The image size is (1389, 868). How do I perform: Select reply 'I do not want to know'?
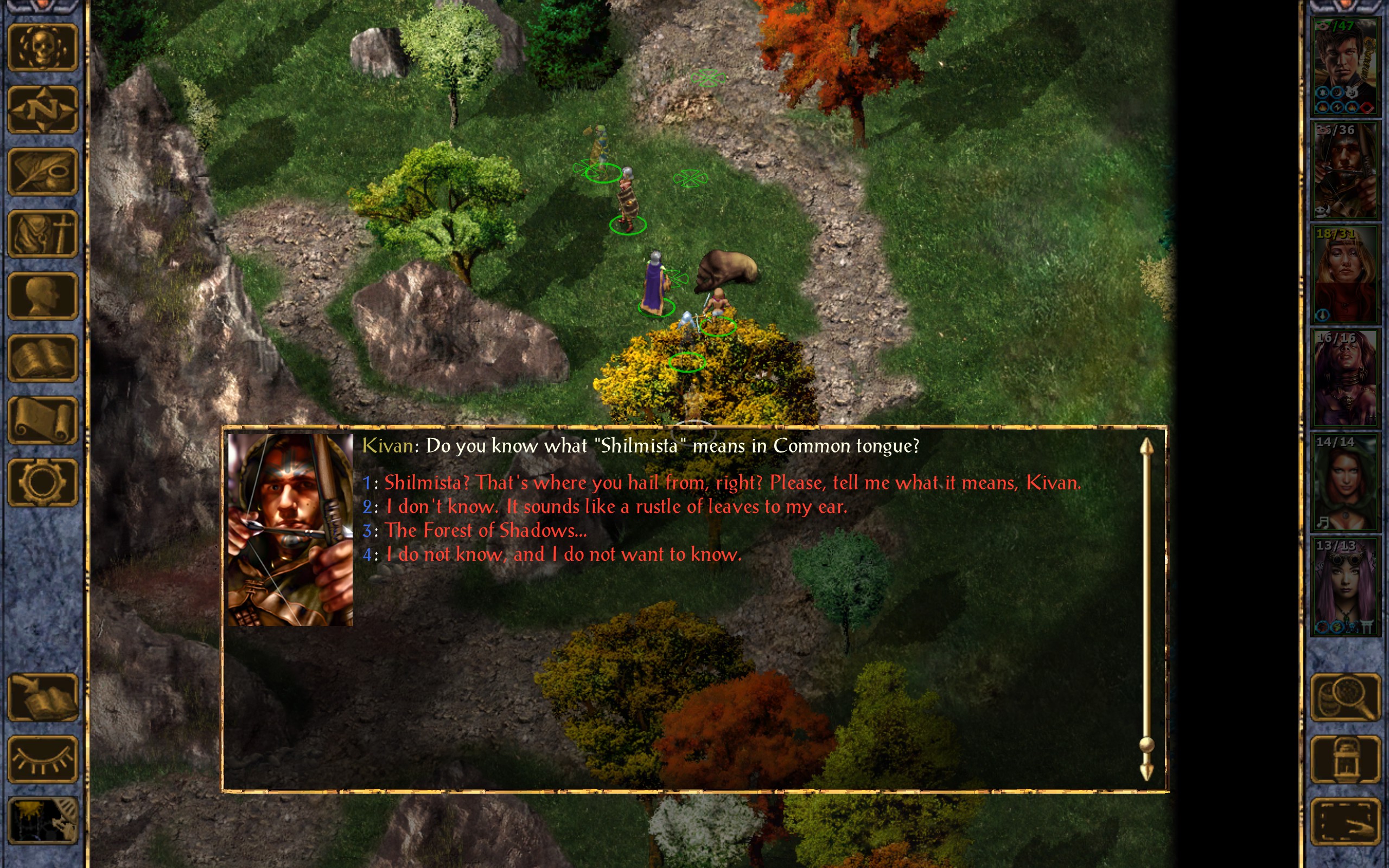click(563, 554)
